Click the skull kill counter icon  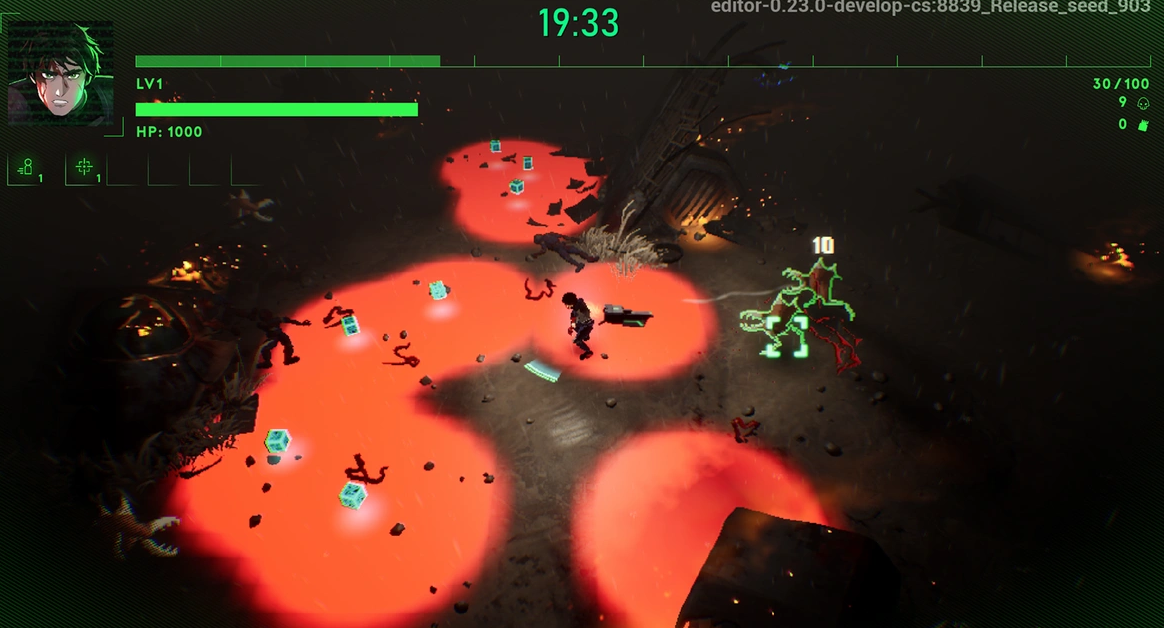1143,103
